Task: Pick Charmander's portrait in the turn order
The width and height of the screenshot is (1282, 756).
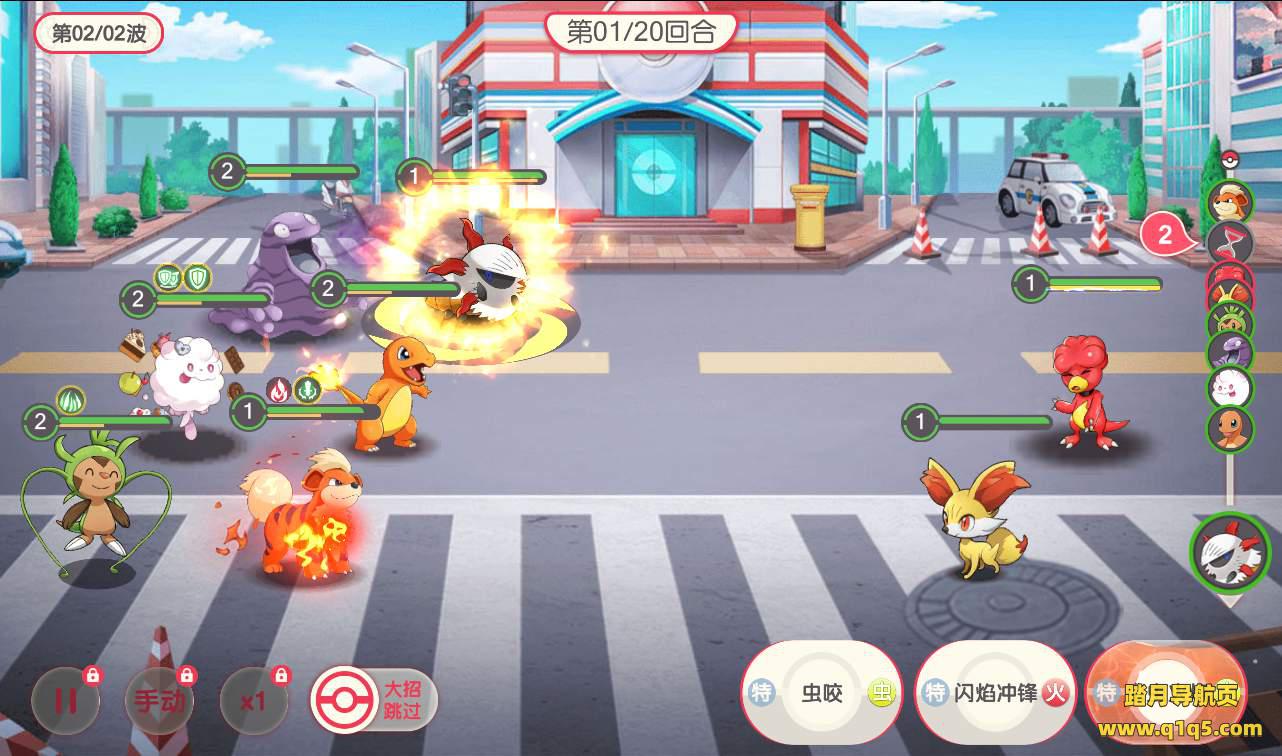Action: click(1229, 428)
